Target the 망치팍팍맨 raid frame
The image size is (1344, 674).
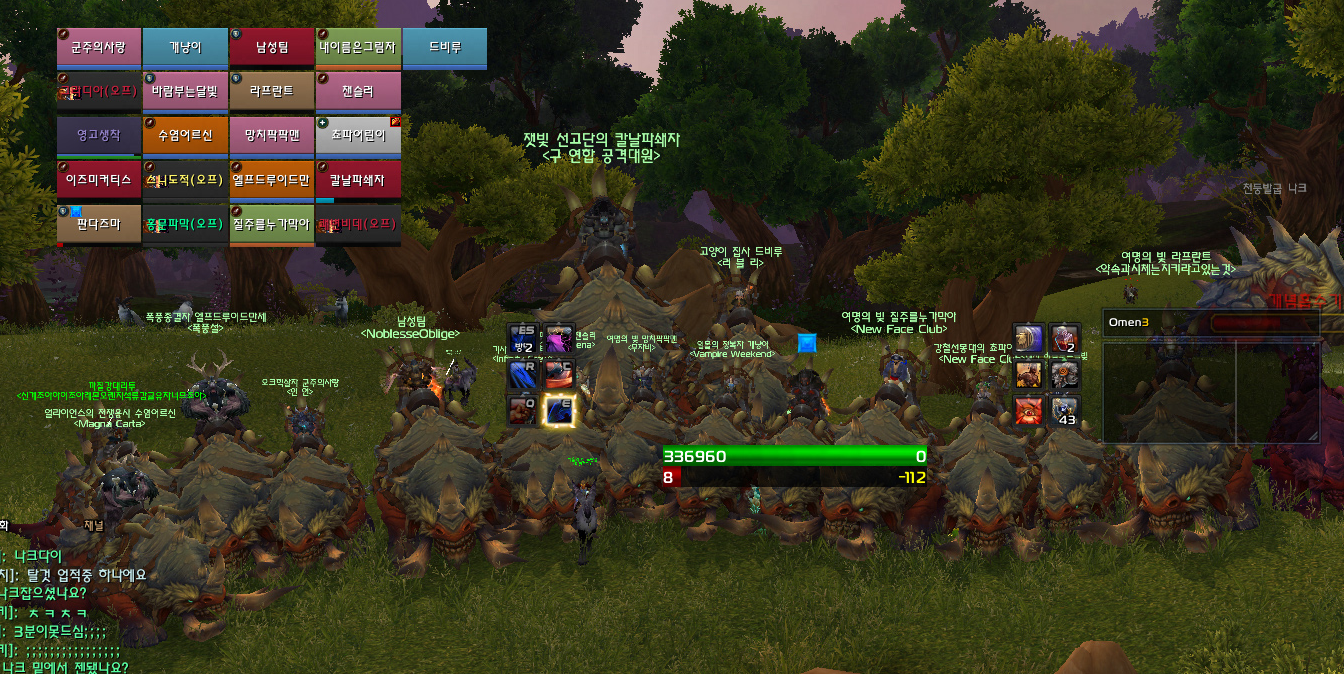click(271, 135)
